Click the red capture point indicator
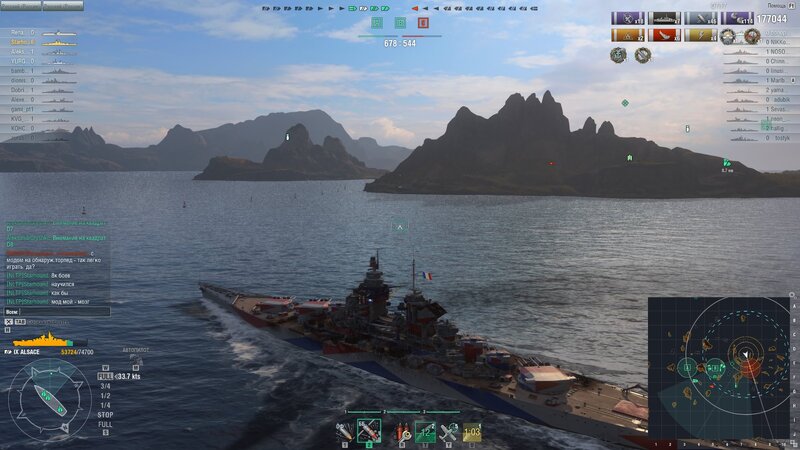 [x=424, y=22]
